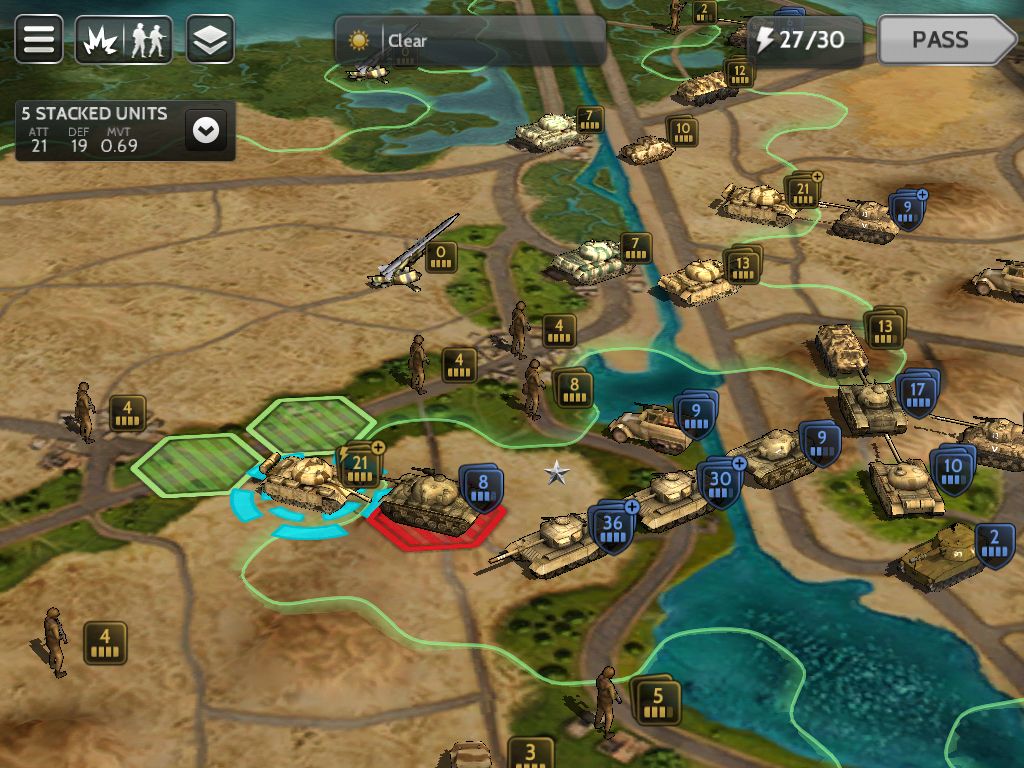Expand the 5 Stacked Units panel

coord(206,130)
